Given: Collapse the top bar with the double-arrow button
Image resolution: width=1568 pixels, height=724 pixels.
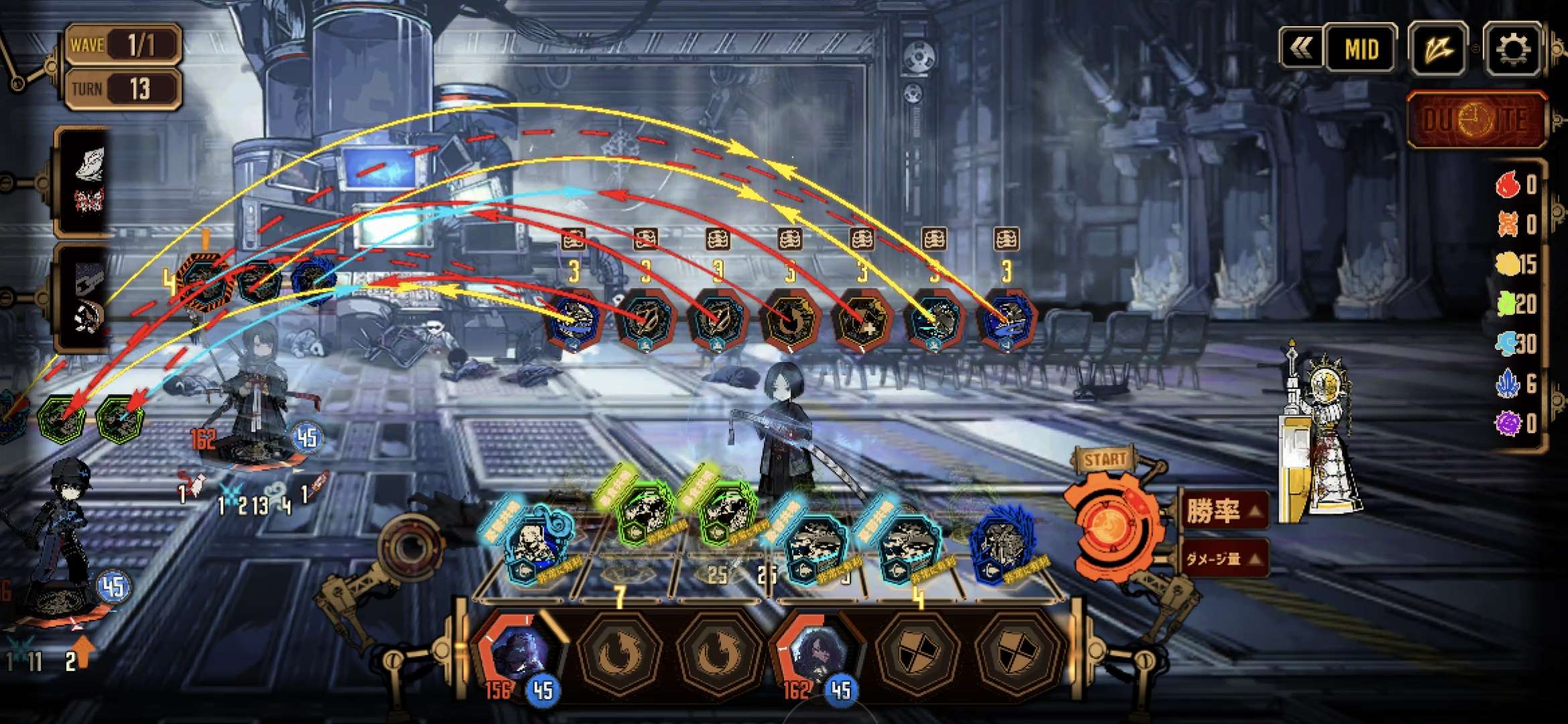Looking at the screenshot, I should click(x=1301, y=48).
